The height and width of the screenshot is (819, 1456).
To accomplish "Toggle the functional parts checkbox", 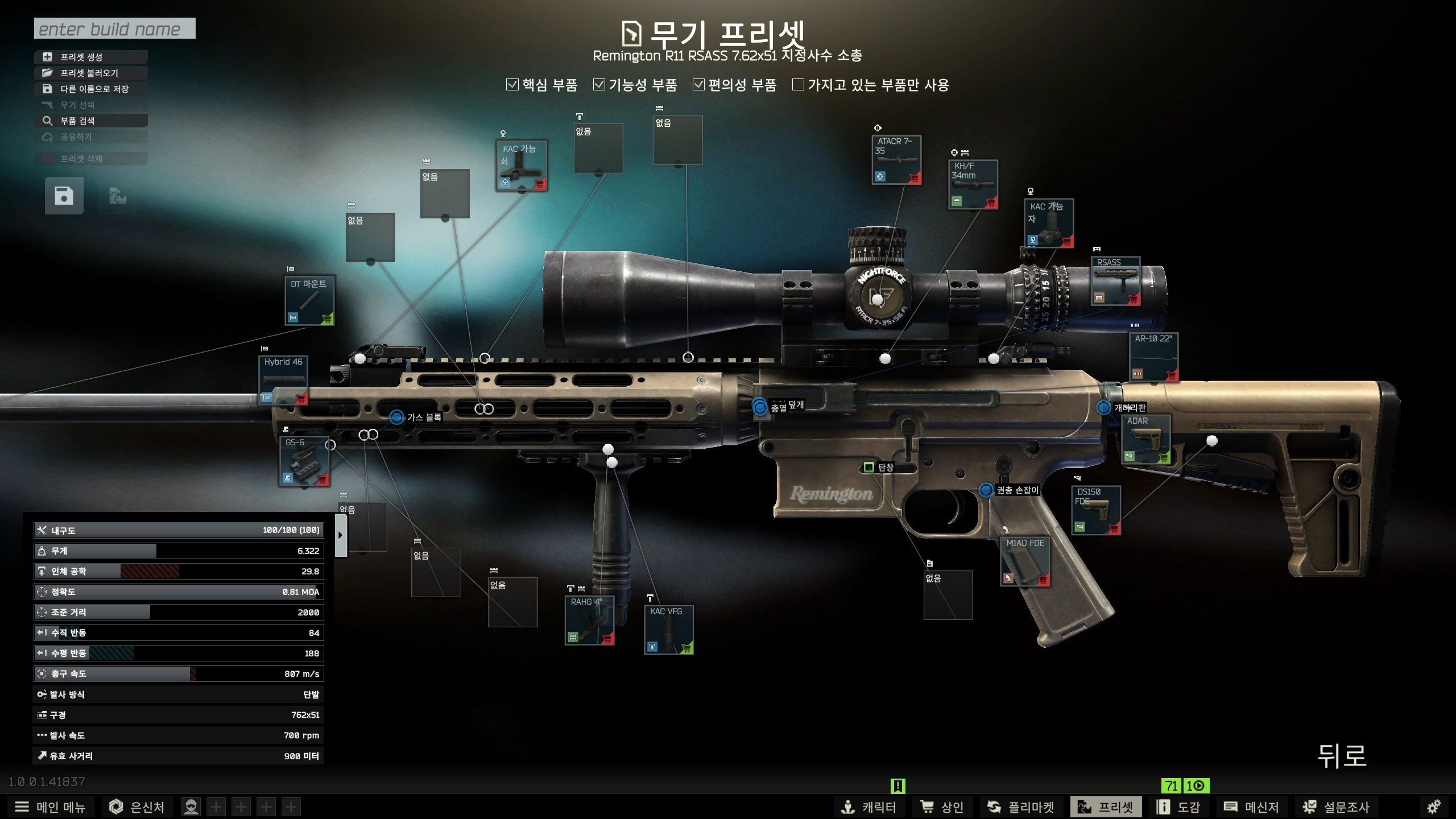I will 599,85.
